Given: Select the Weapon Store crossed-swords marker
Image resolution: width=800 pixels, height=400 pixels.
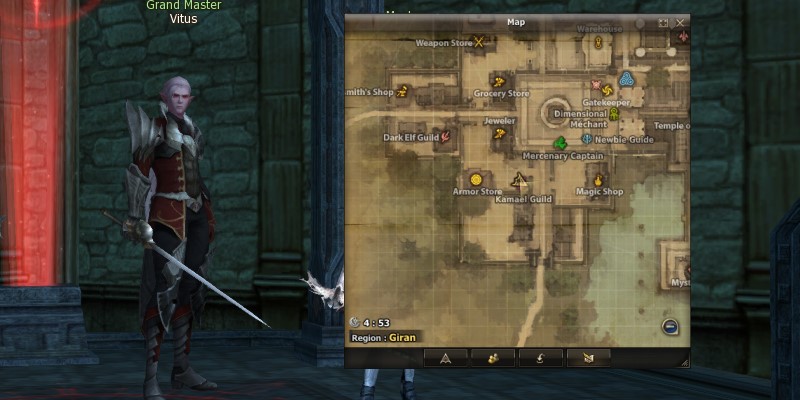Looking at the screenshot, I should (479, 42).
